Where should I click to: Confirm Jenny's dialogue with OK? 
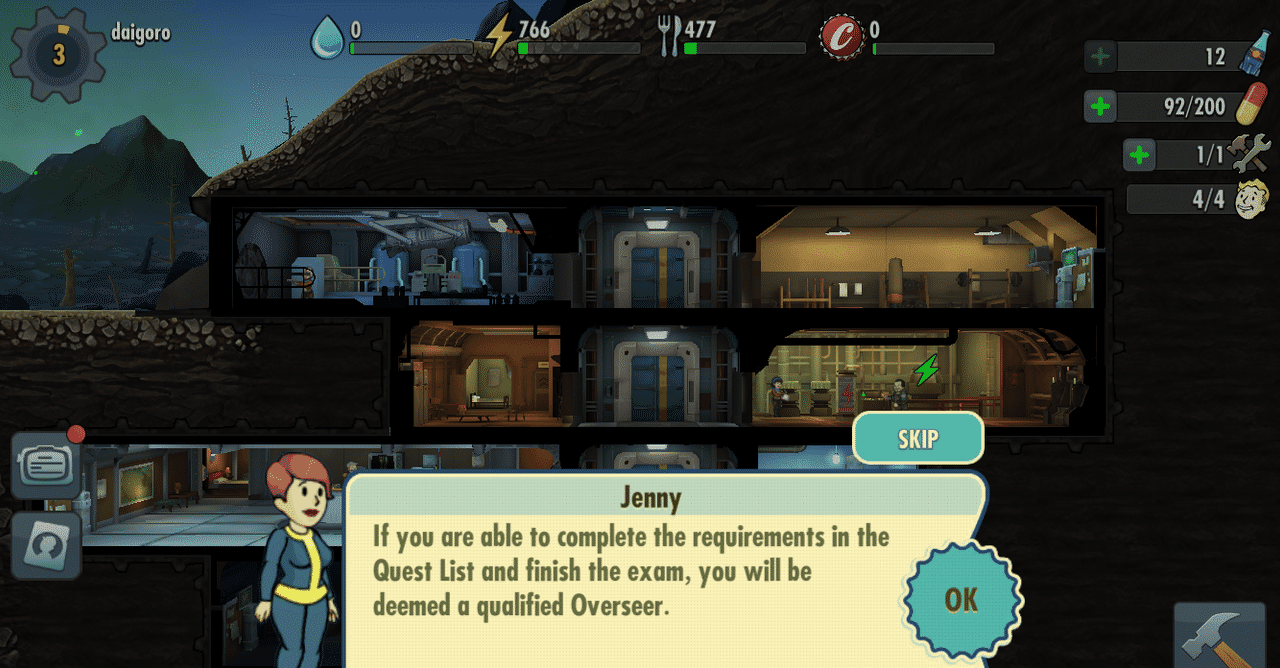[x=961, y=599]
